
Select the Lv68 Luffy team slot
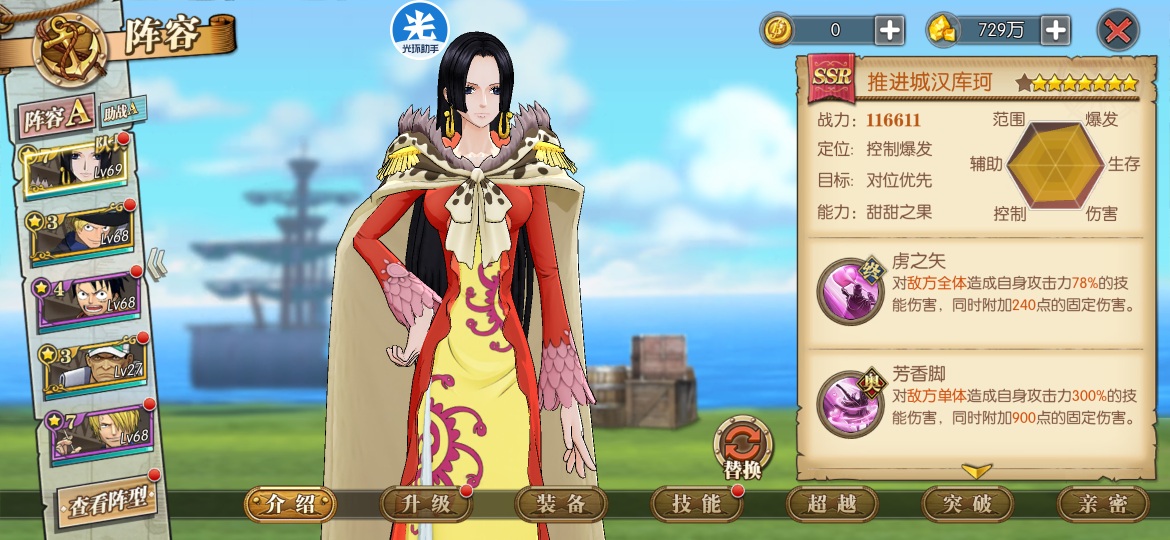[88, 300]
